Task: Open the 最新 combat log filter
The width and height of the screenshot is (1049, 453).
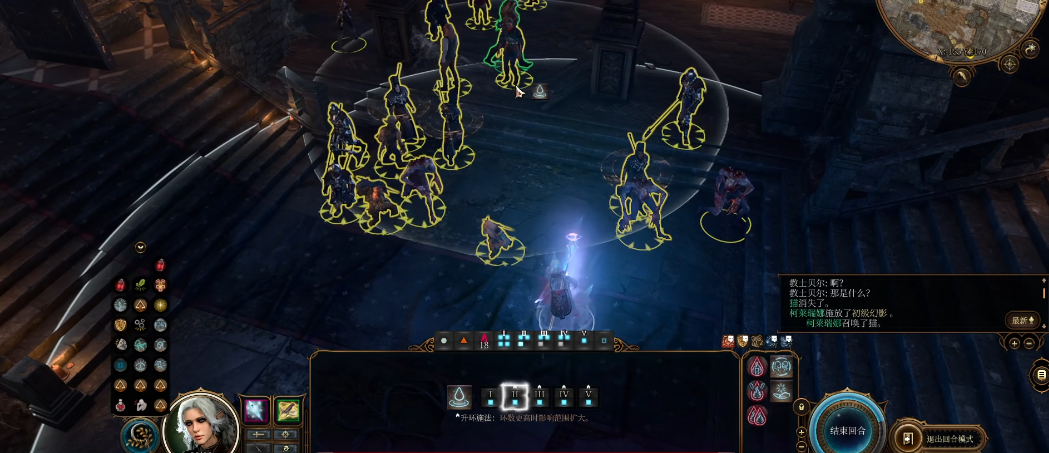Action: [x=1020, y=320]
